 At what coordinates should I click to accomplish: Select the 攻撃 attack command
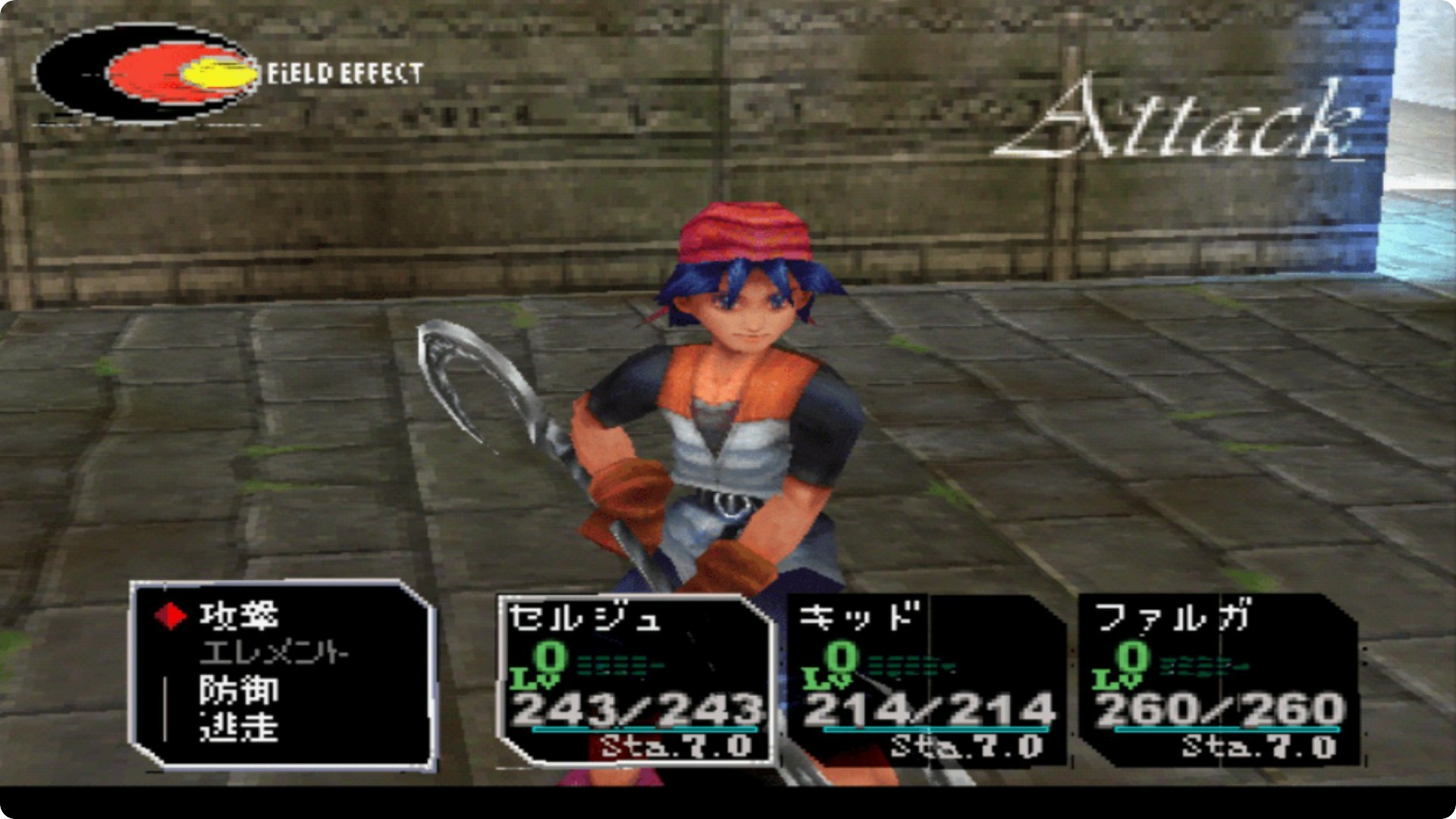[x=239, y=616]
